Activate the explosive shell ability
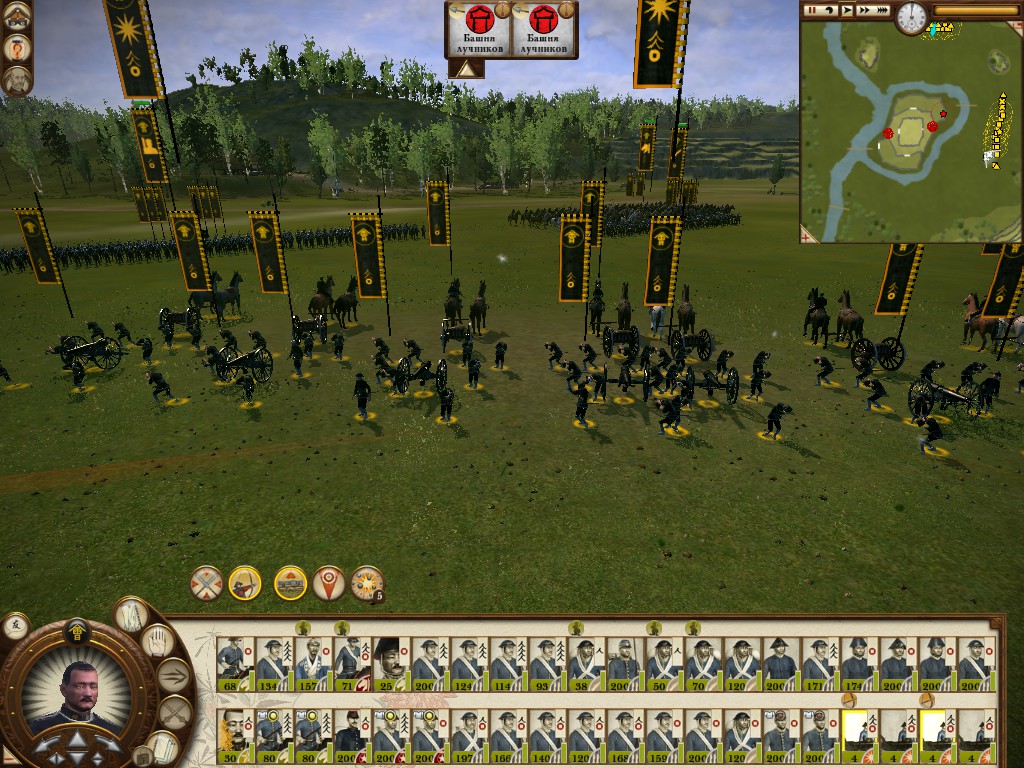Screen dimensions: 1024x768 coord(367,583)
